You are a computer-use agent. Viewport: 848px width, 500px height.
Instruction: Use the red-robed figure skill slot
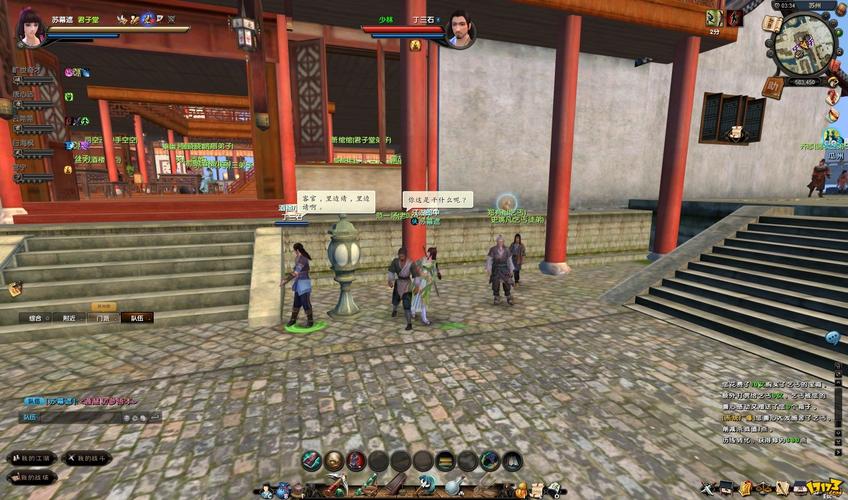[356, 460]
